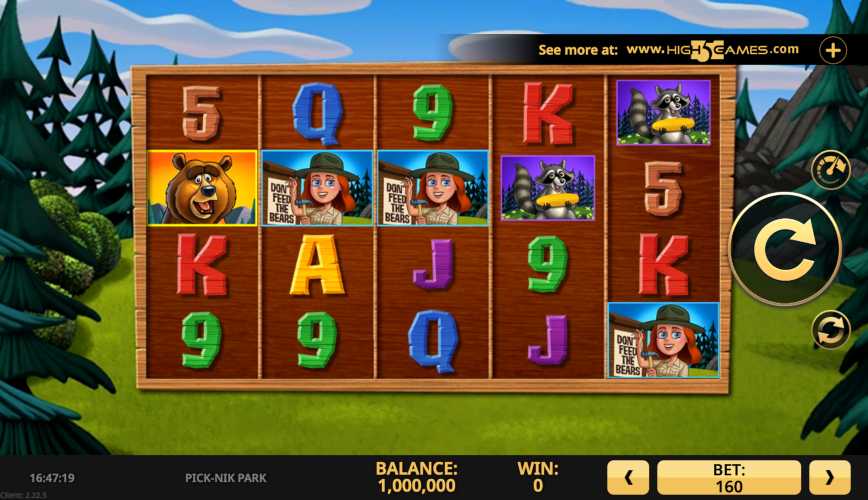Spin the reels with the large arrow button
The height and width of the screenshot is (500, 868).
[784, 249]
